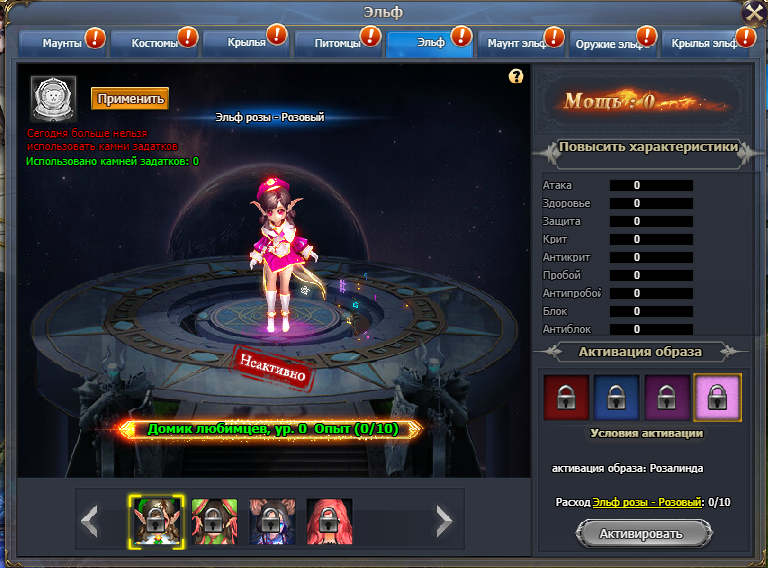Image resolution: width=768 pixels, height=568 pixels.
Task: Show next elves with the right arrow
Action: point(444,518)
